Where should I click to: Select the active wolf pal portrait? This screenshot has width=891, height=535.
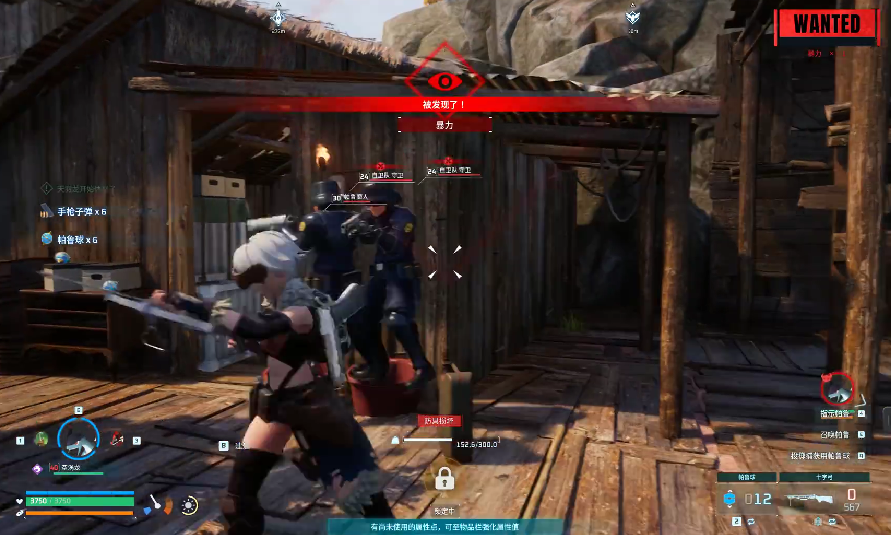(x=78, y=437)
